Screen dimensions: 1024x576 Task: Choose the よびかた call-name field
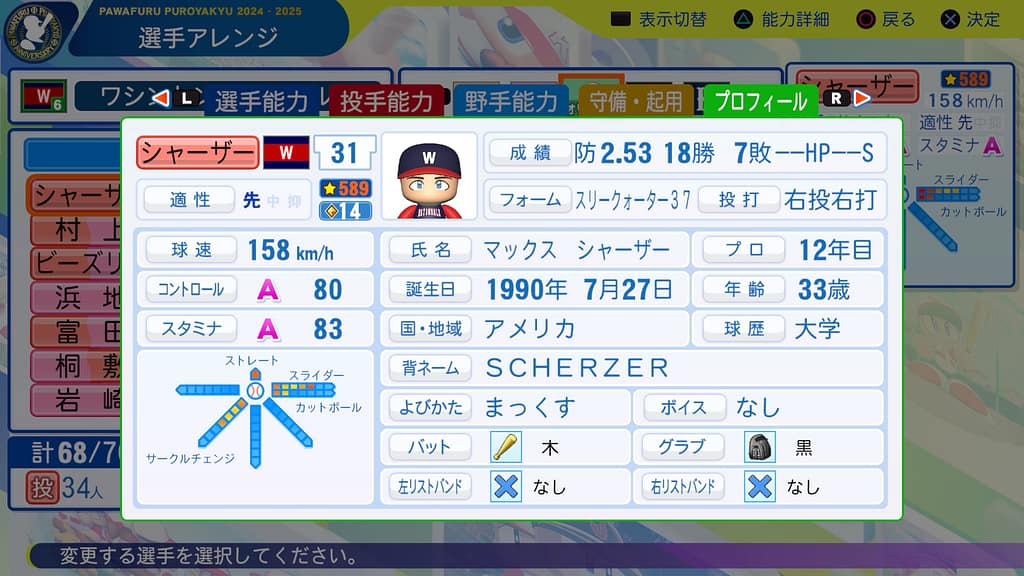click(x=506, y=407)
